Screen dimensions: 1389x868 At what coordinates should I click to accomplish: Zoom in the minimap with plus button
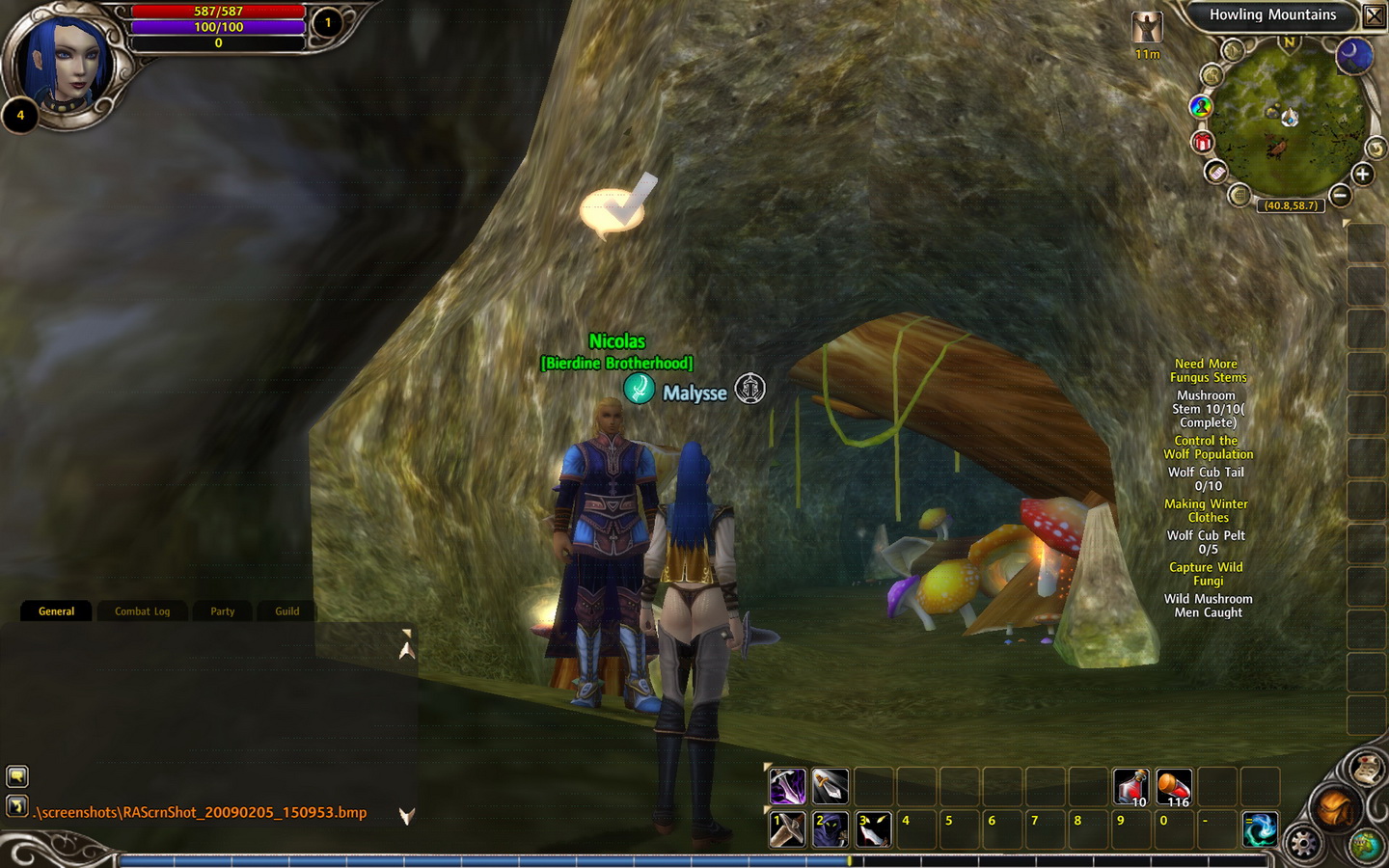1362,175
